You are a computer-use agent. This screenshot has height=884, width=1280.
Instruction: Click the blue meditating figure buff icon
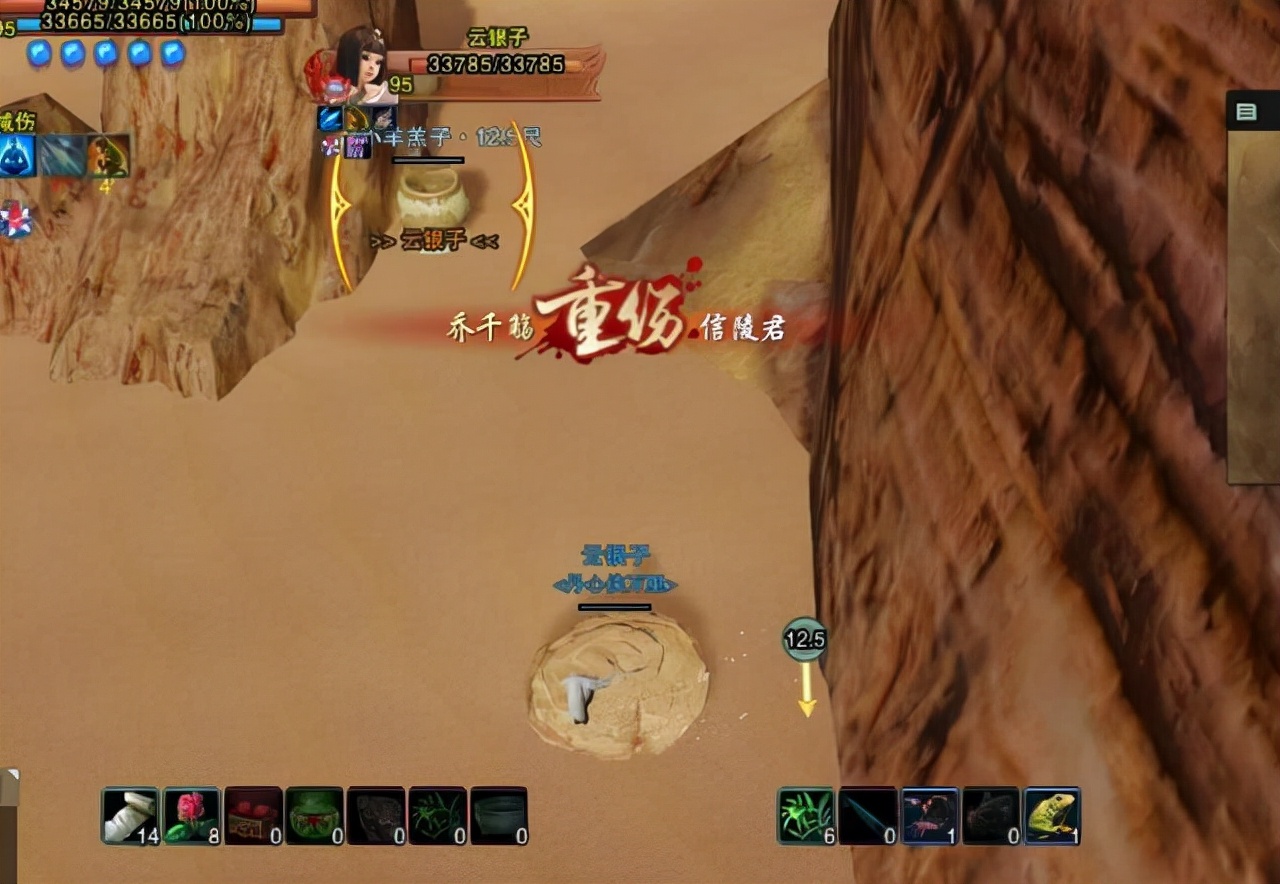point(17,156)
